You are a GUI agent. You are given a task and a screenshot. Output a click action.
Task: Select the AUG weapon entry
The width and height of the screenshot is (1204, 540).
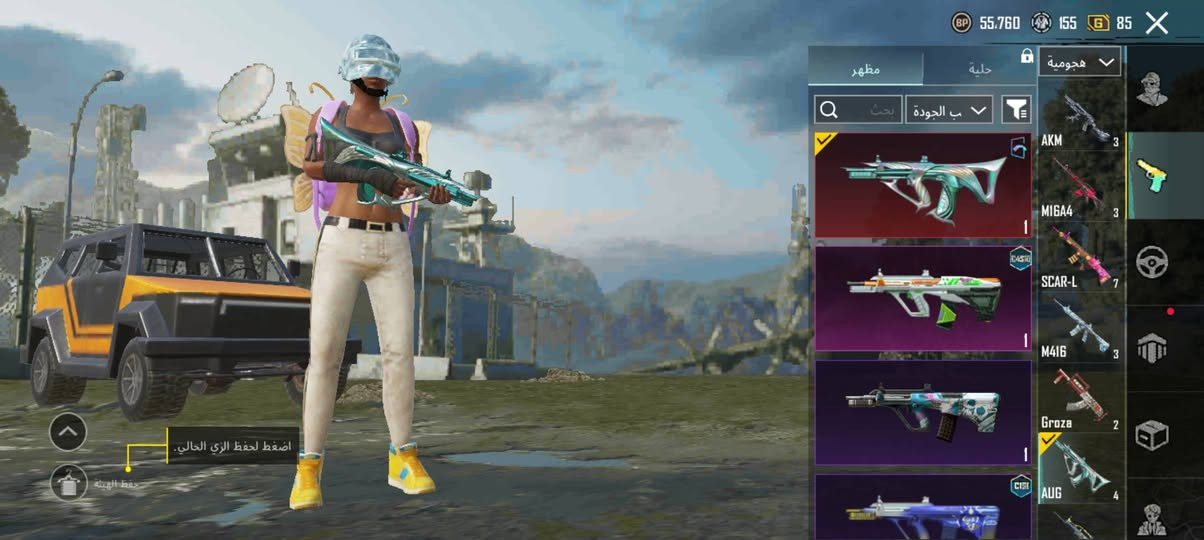click(1082, 470)
